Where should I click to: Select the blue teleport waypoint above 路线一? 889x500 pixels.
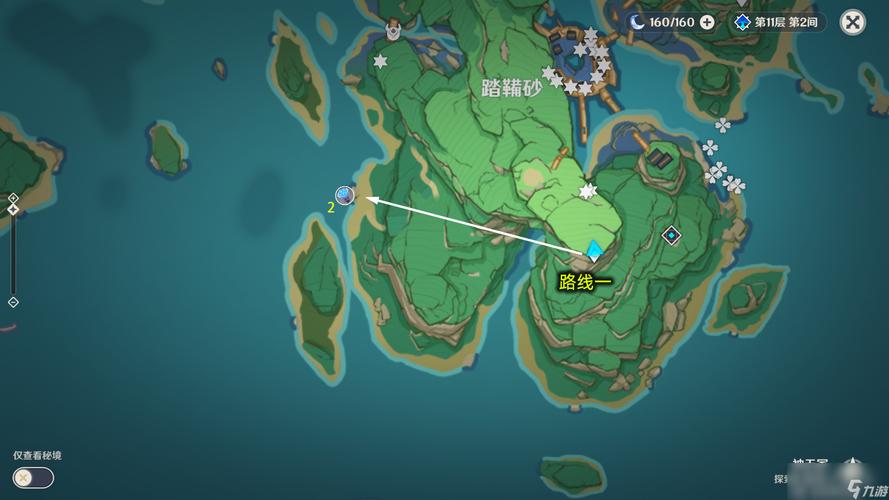[x=594, y=250]
